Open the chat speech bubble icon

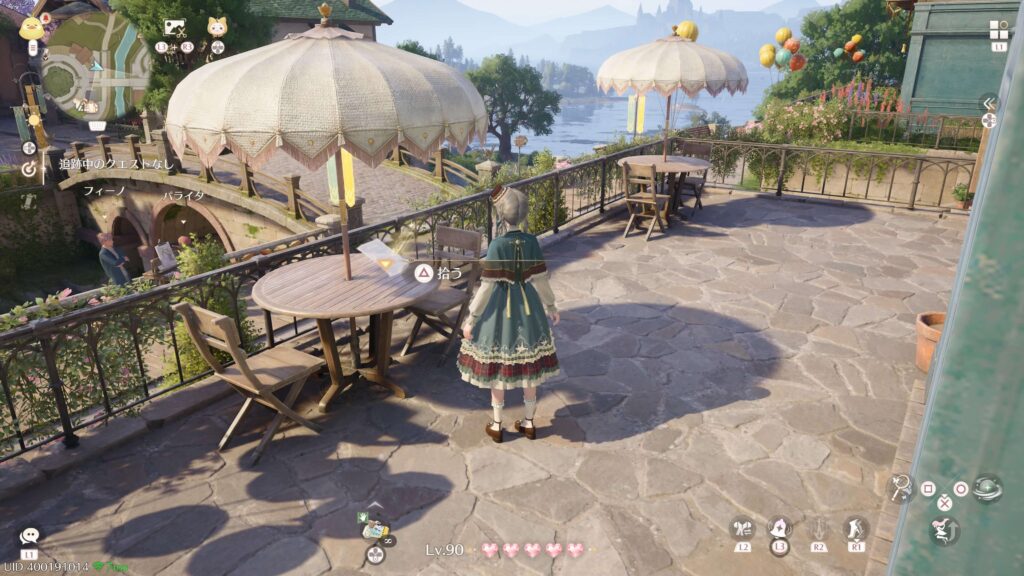(29, 536)
